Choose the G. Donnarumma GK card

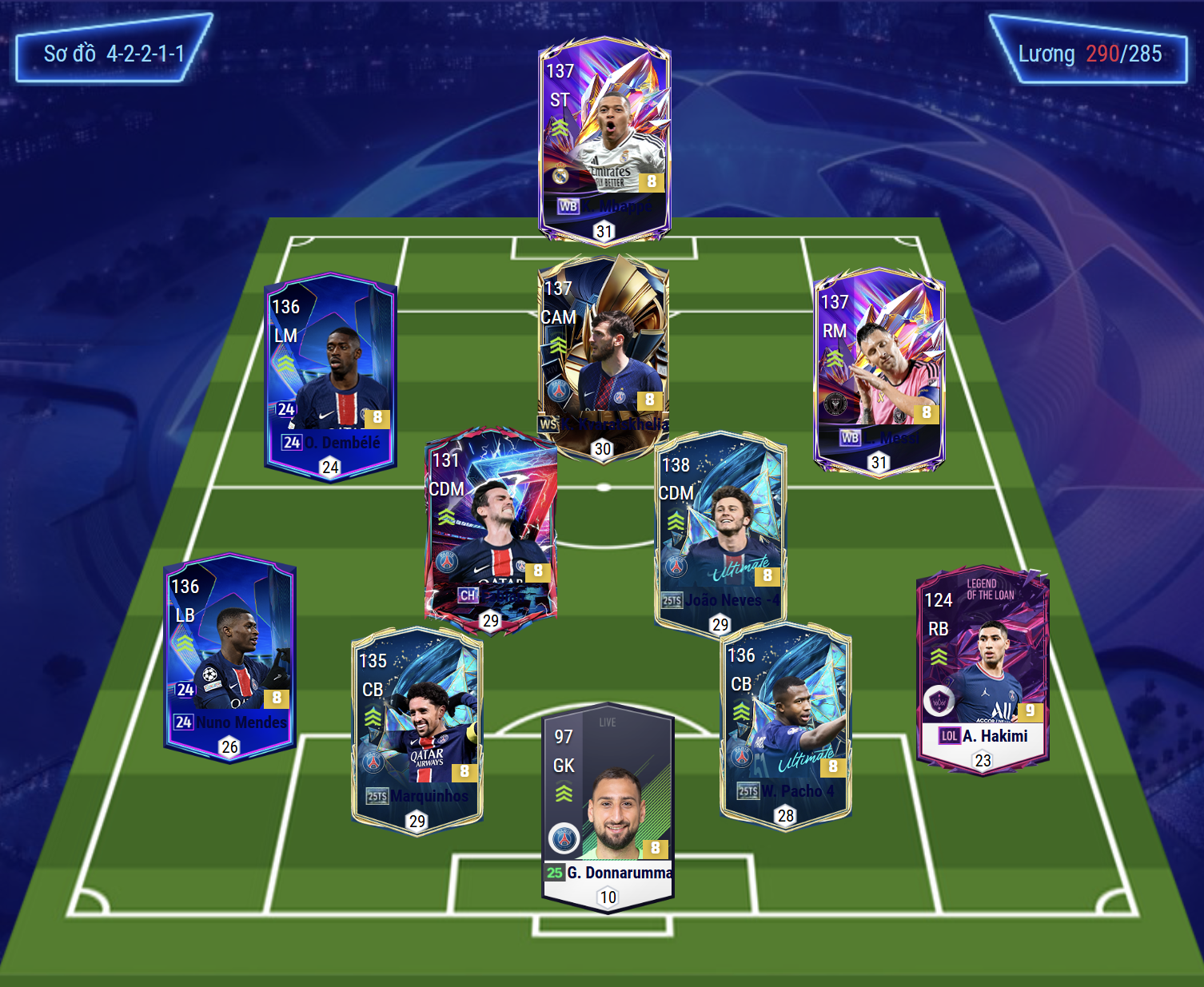click(608, 808)
